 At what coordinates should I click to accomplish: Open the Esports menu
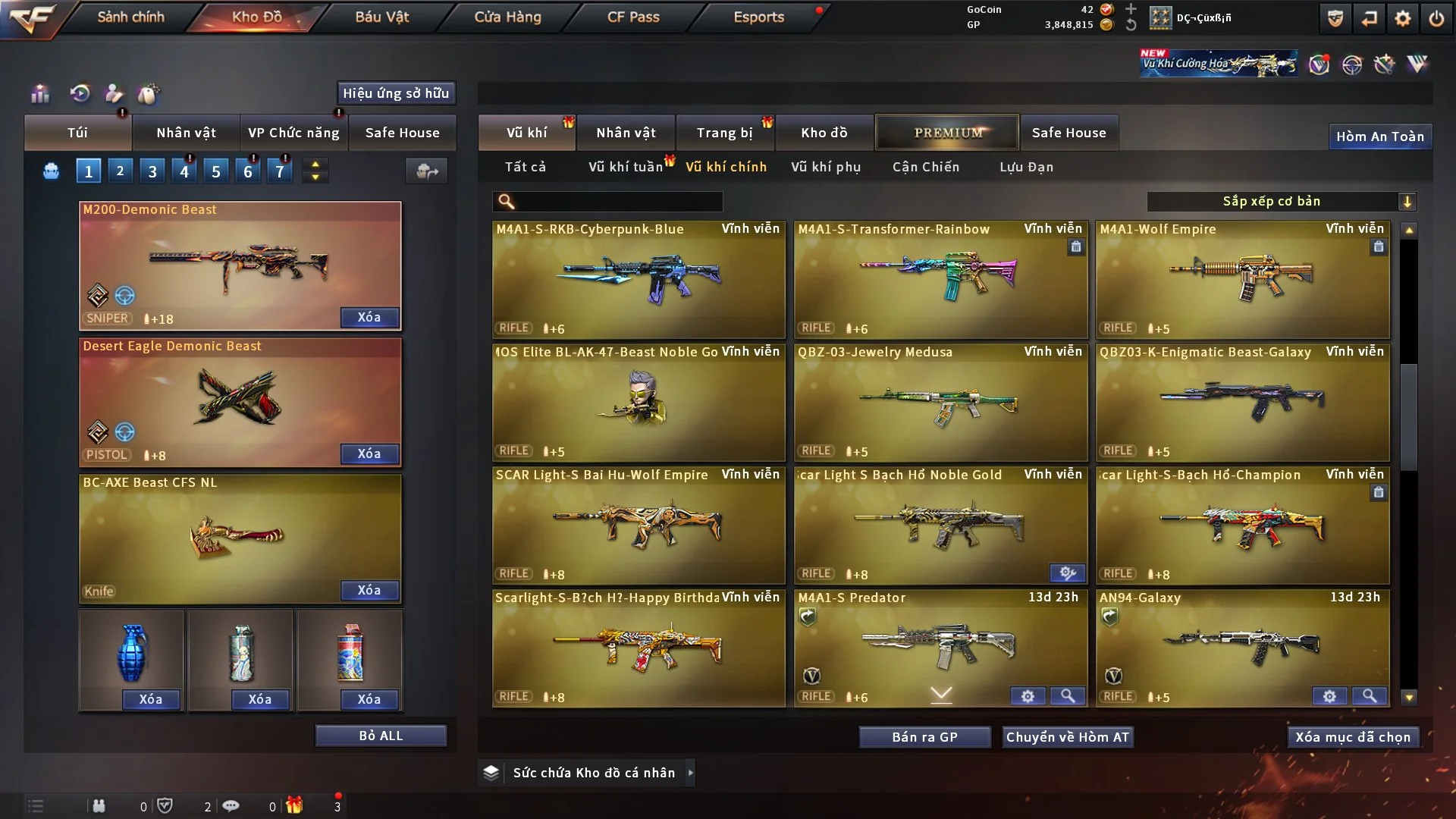click(758, 17)
